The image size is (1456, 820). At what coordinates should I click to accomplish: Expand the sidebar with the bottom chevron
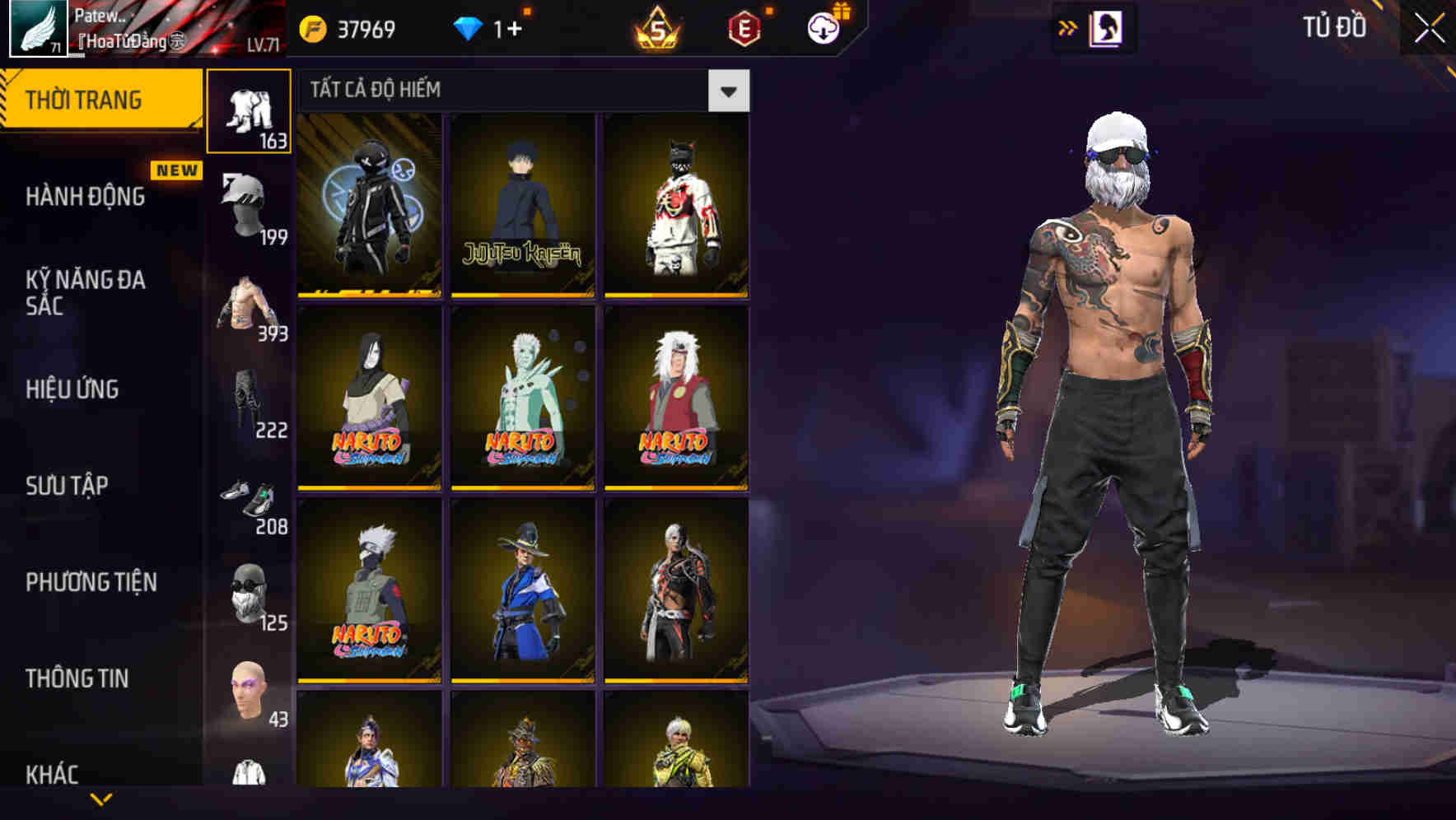(100, 797)
